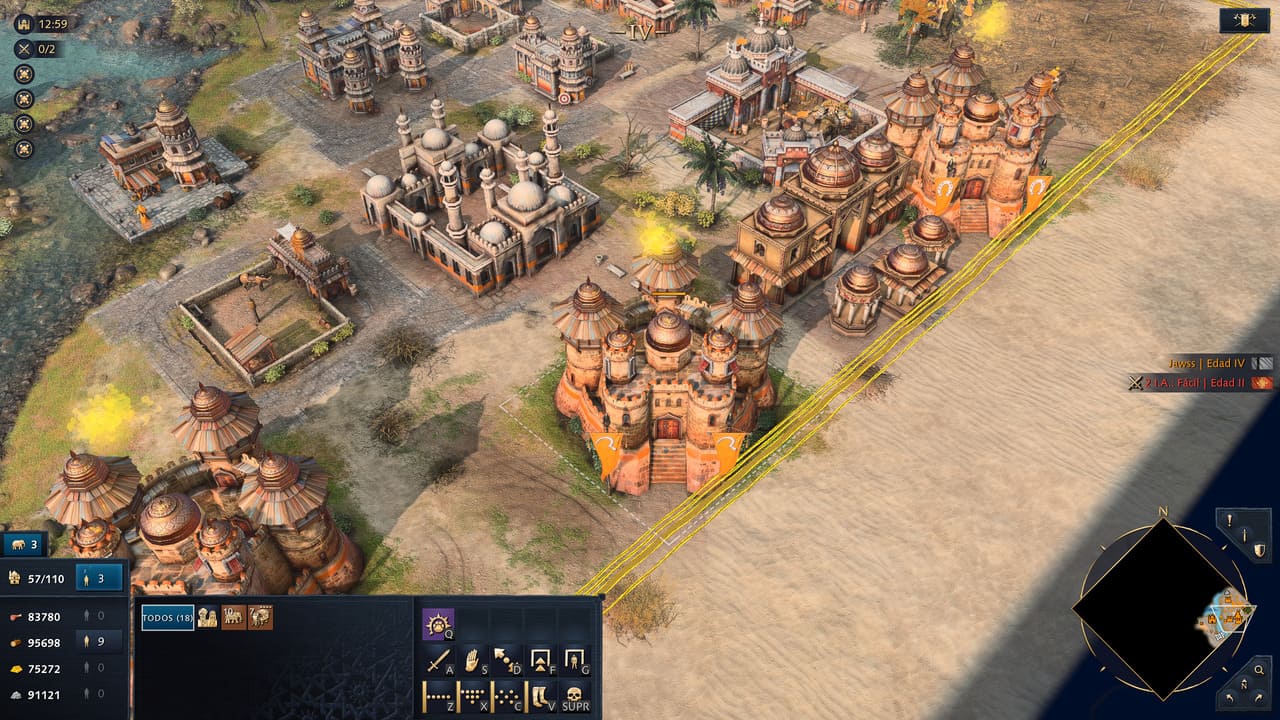Viewport: 1280px width, 720px height.
Task: Click the boots command button
Action: pos(541,695)
